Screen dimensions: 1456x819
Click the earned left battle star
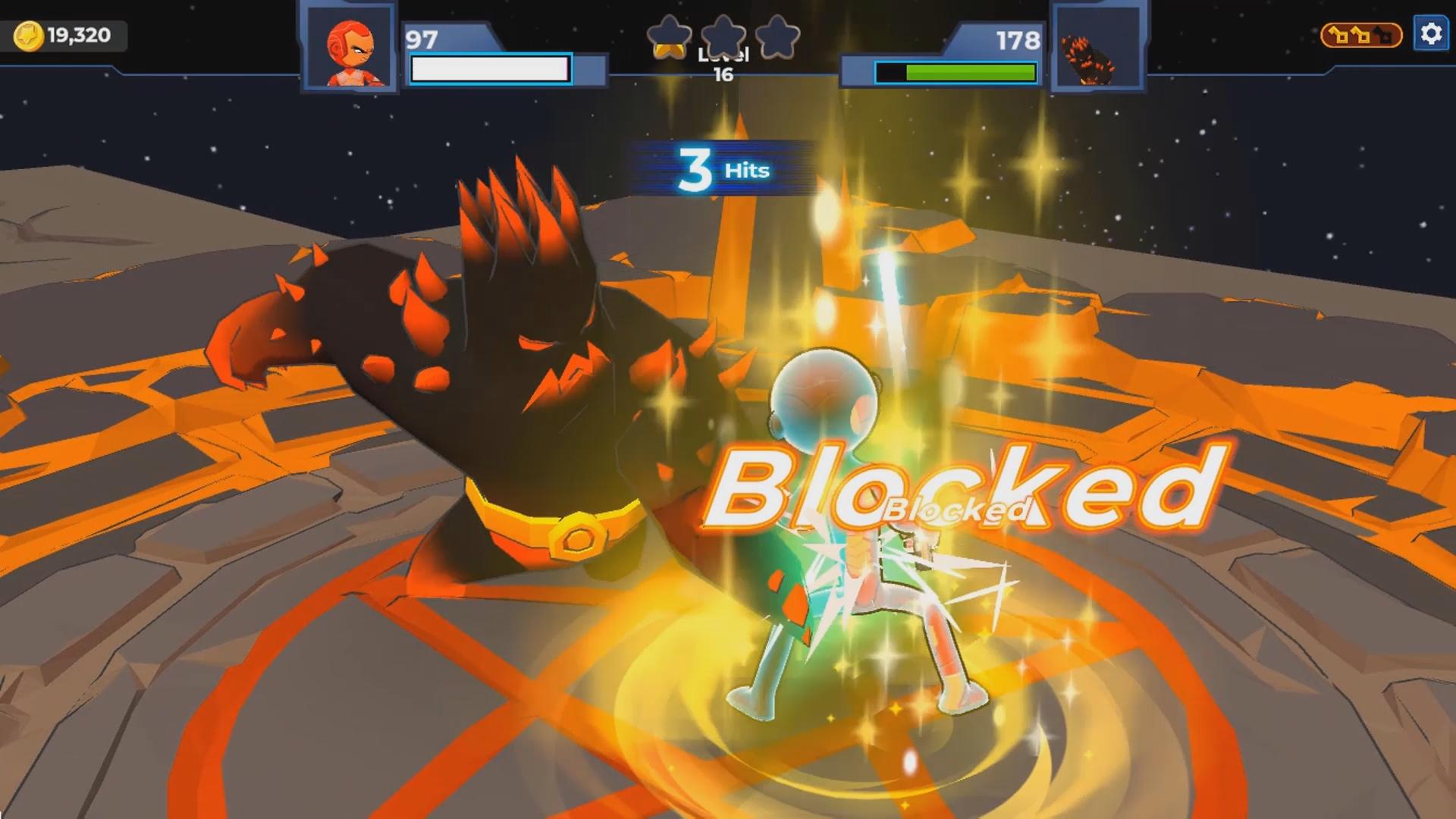tap(670, 37)
